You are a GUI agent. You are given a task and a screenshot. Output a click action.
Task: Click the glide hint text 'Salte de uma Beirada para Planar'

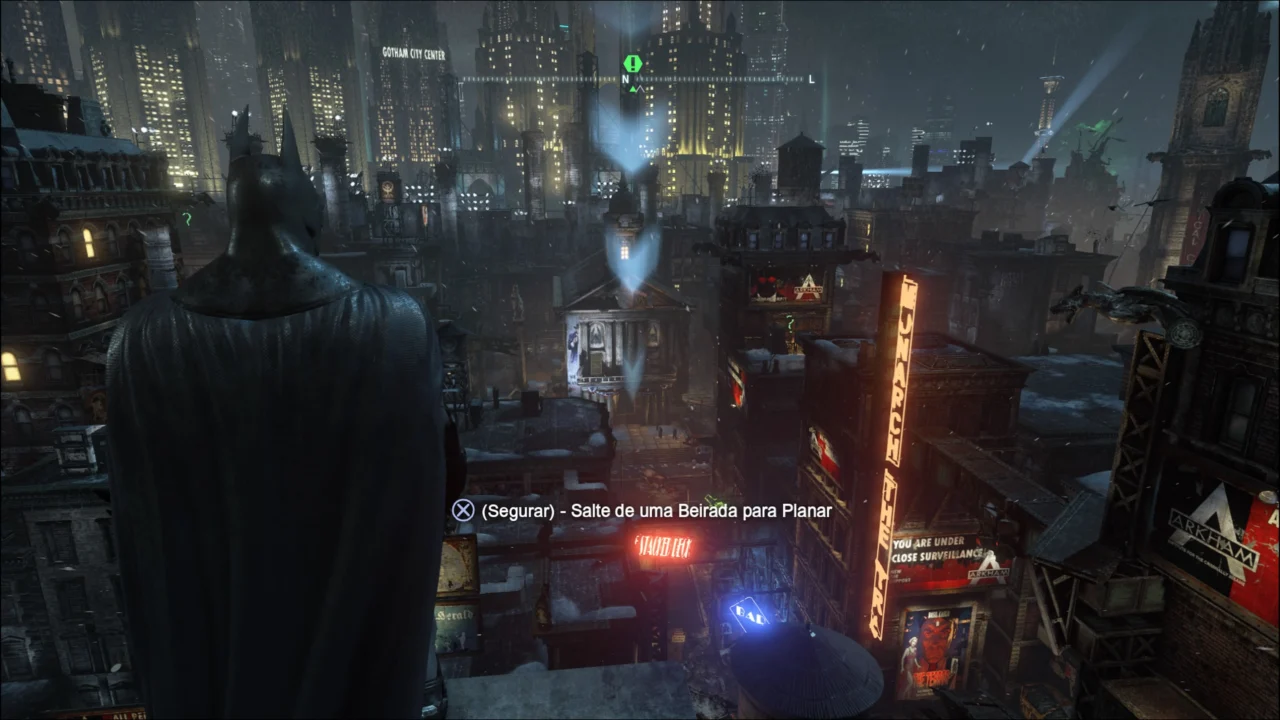coord(656,510)
